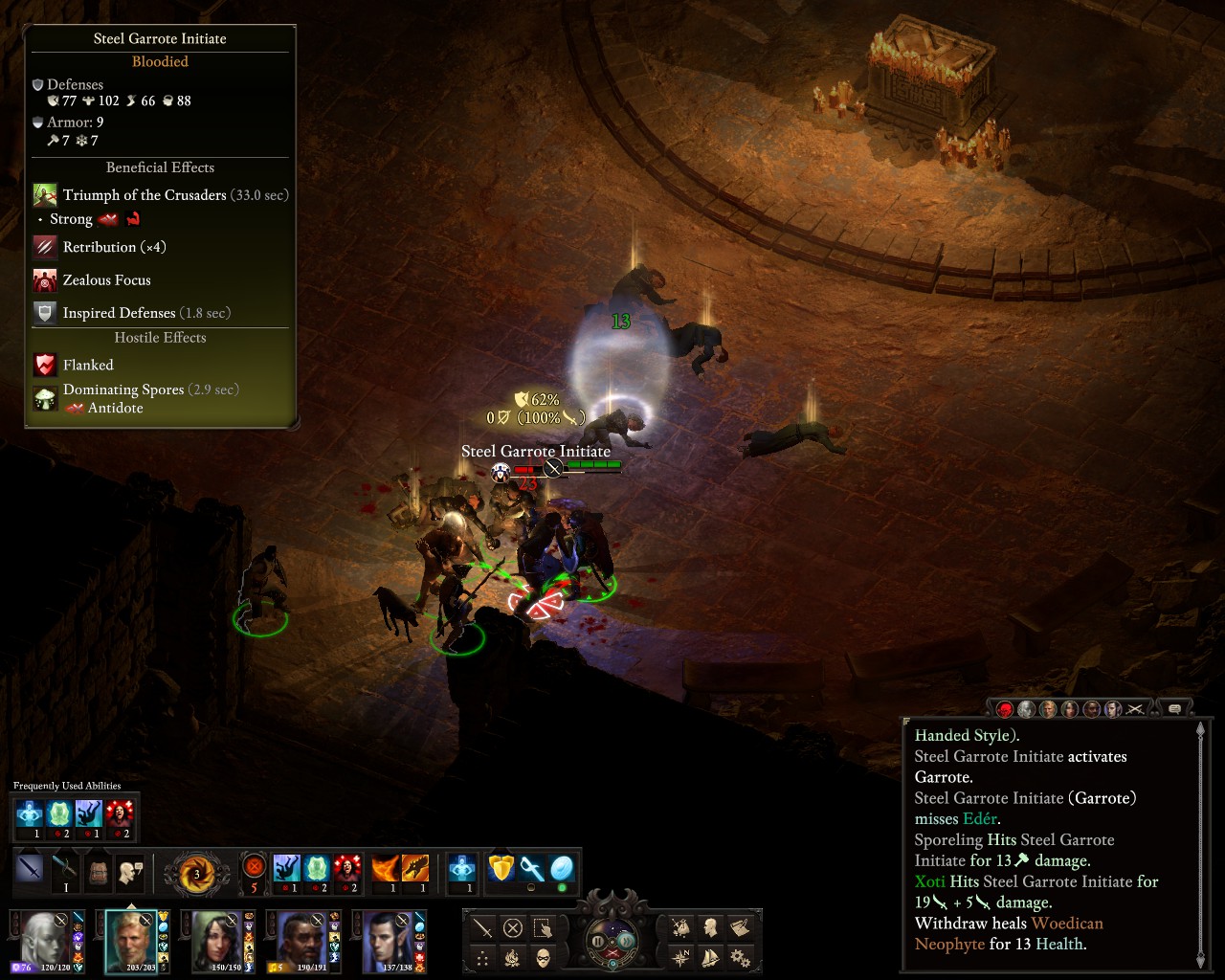
Task: Click the attack sword command button
Action: pyautogui.click(x=483, y=927)
